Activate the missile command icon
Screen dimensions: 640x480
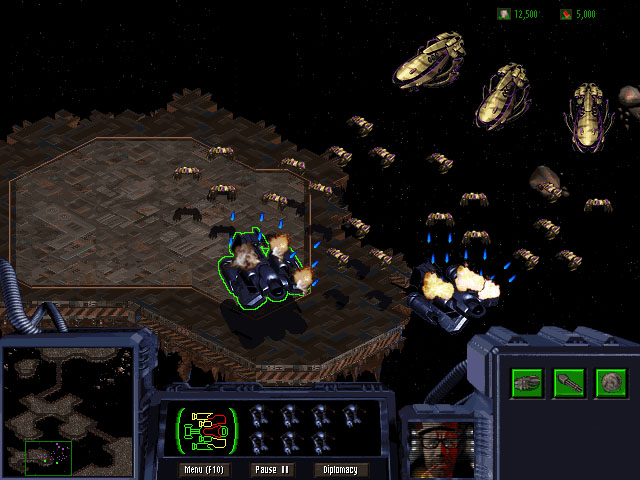tap(569, 381)
